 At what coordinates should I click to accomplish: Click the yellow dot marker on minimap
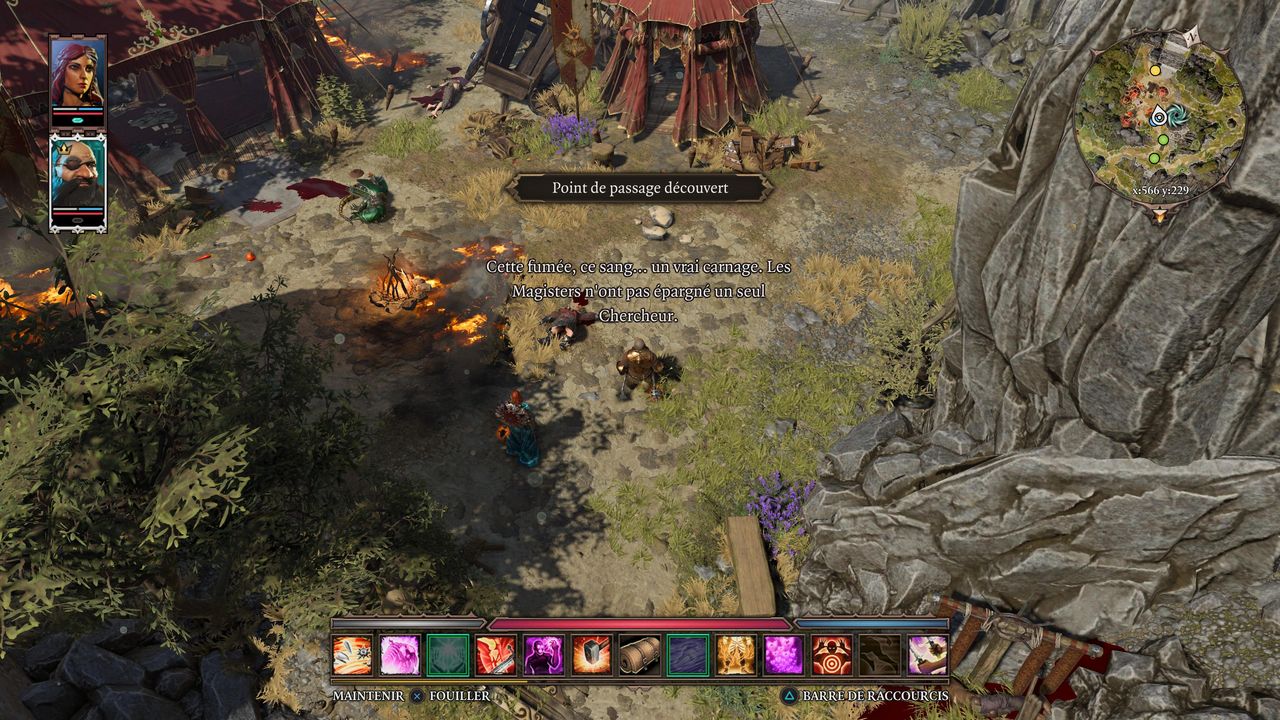point(1155,71)
